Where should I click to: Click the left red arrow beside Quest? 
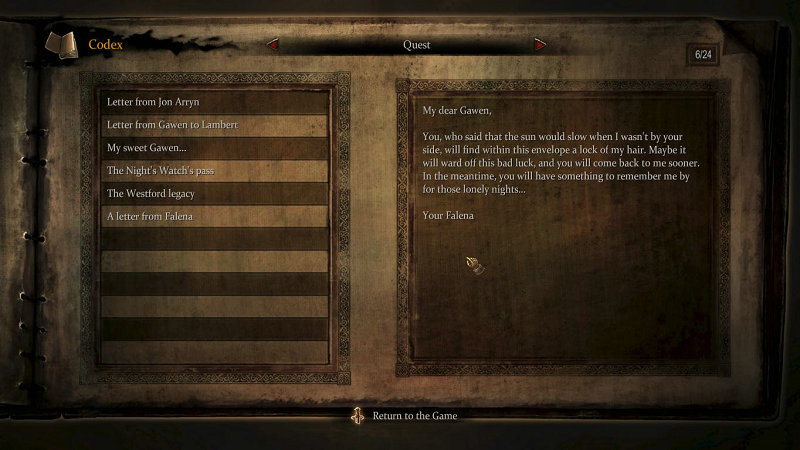coord(272,45)
